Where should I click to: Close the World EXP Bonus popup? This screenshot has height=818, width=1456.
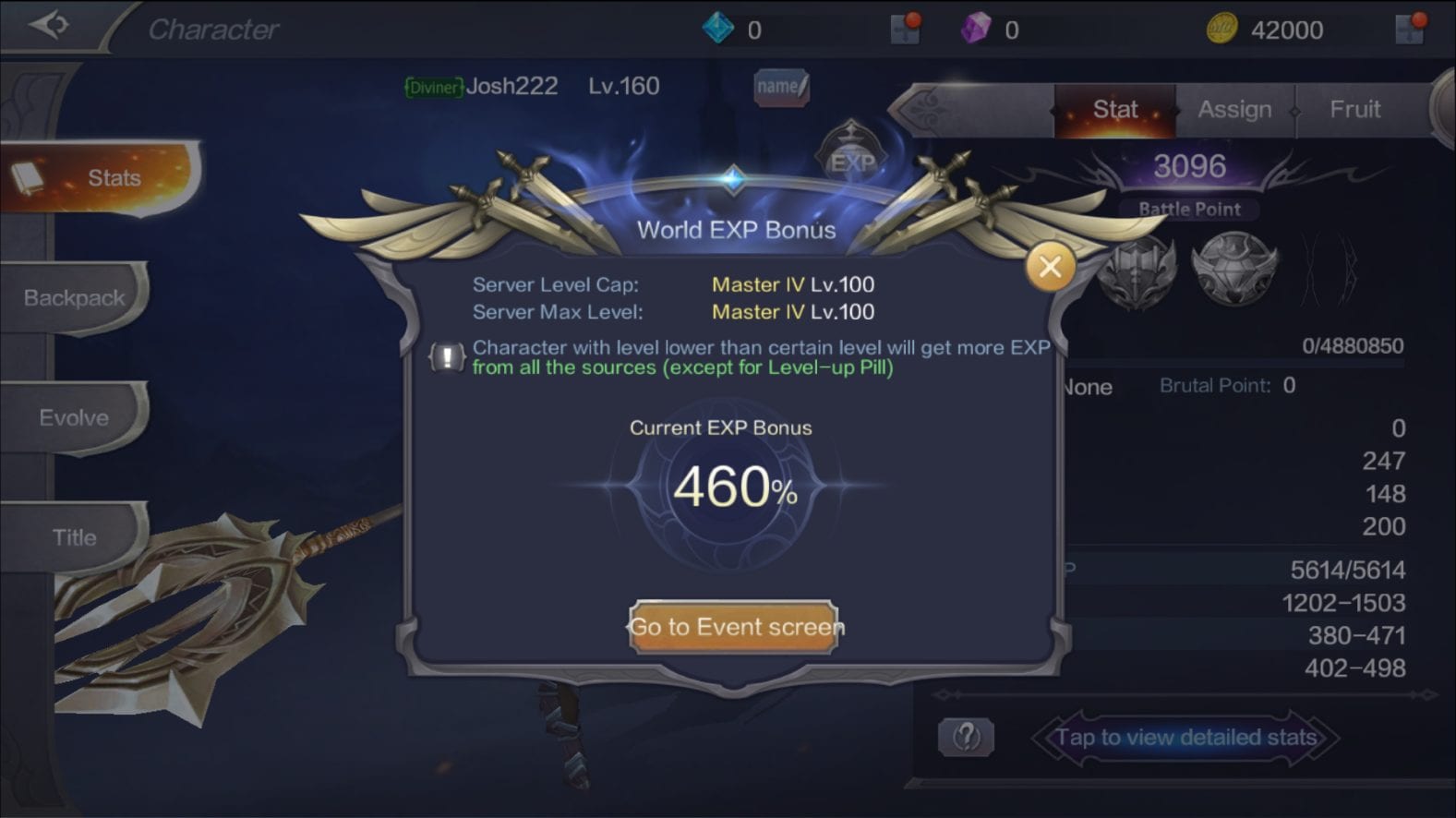click(x=1050, y=268)
